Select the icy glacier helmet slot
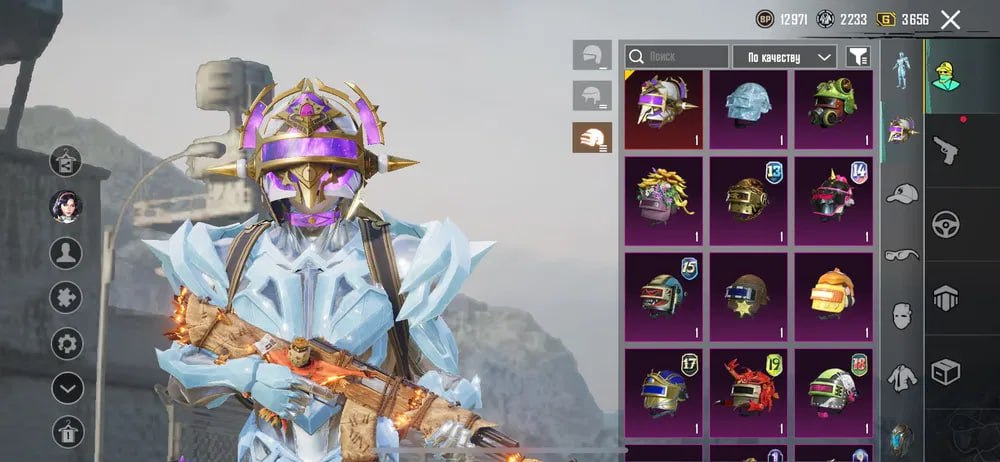This screenshot has height=462, width=1000. pos(748,109)
